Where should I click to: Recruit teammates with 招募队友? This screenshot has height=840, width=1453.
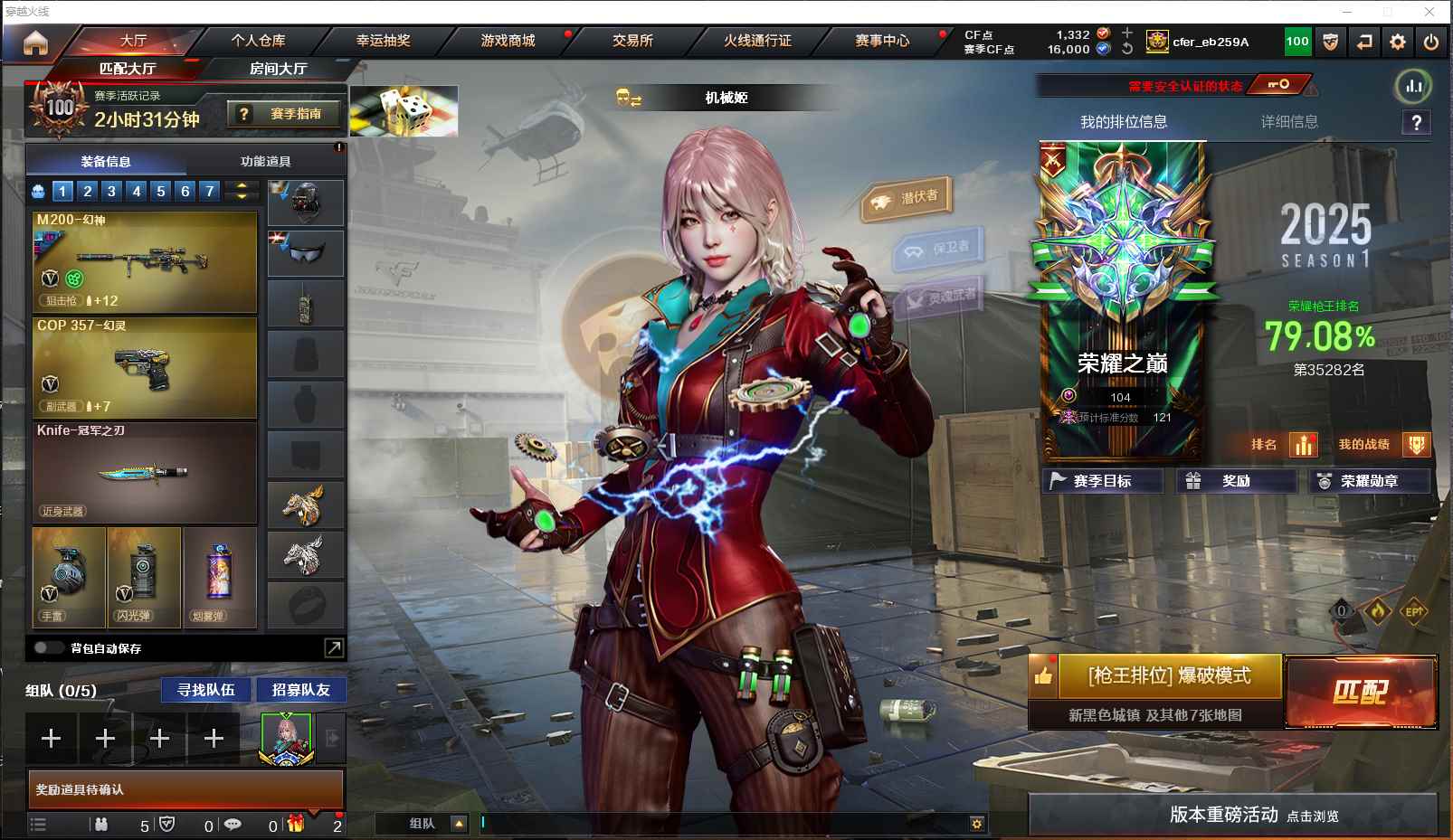click(300, 690)
